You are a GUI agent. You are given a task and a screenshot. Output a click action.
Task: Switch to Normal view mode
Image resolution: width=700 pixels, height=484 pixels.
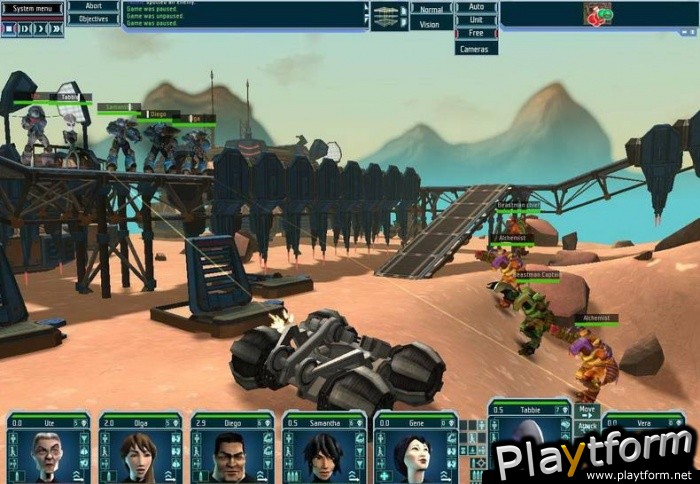point(430,8)
